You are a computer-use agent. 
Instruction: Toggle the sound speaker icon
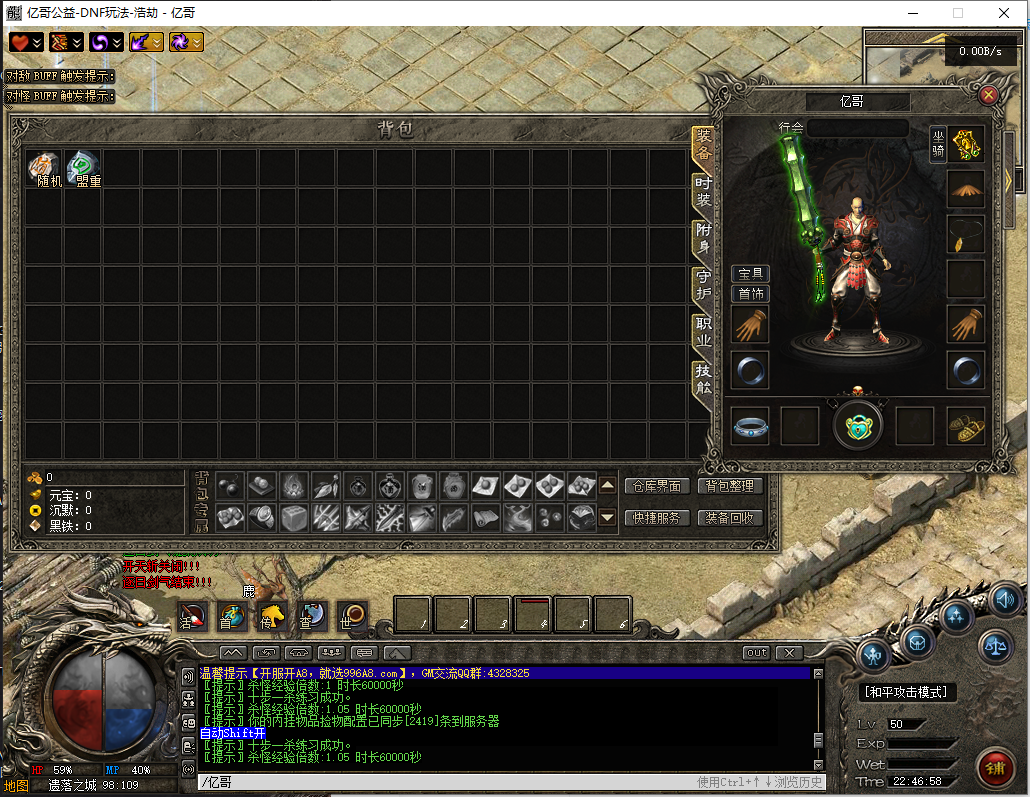tap(1006, 600)
